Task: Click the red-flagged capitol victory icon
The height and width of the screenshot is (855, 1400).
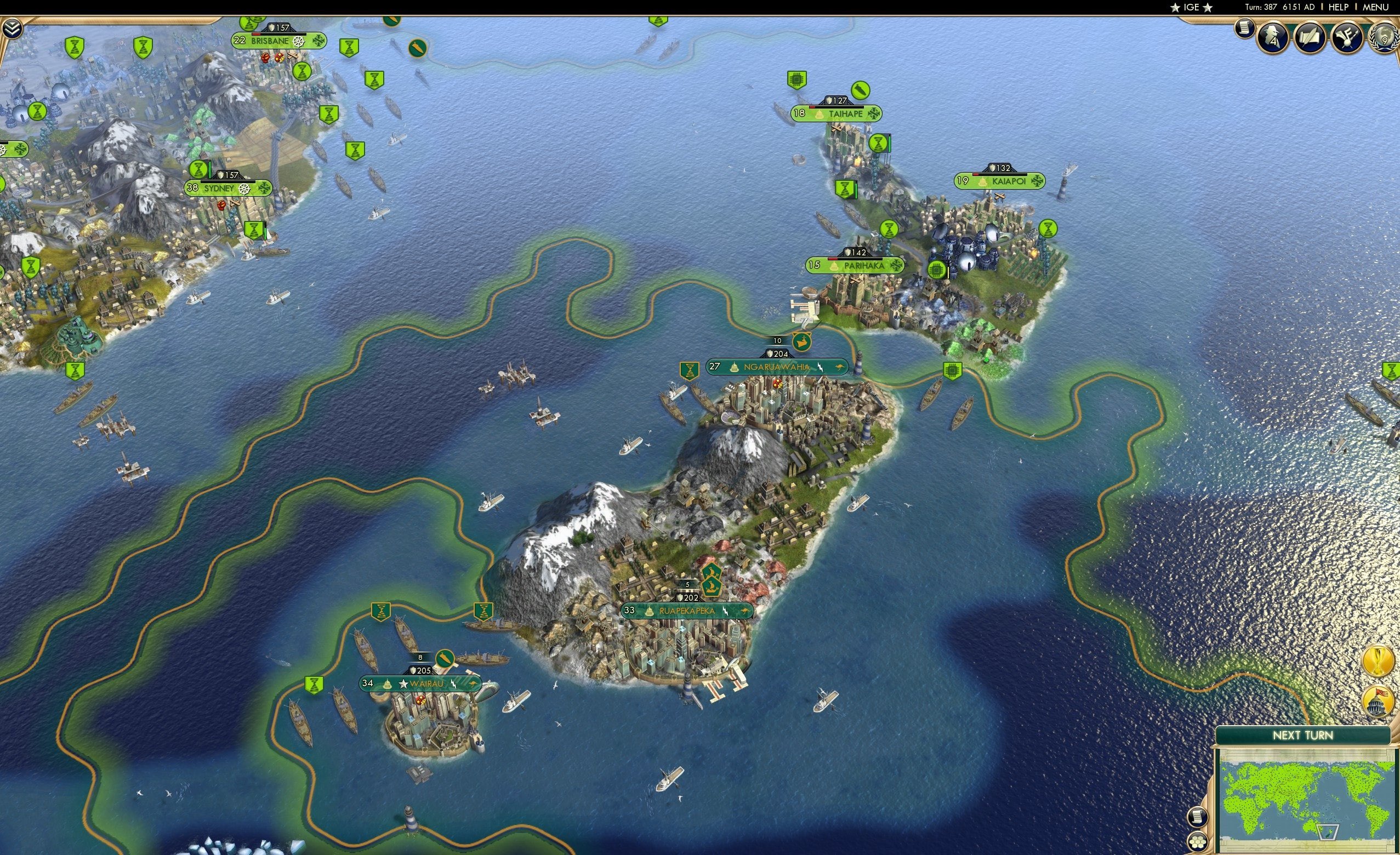Action: click(1378, 700)
